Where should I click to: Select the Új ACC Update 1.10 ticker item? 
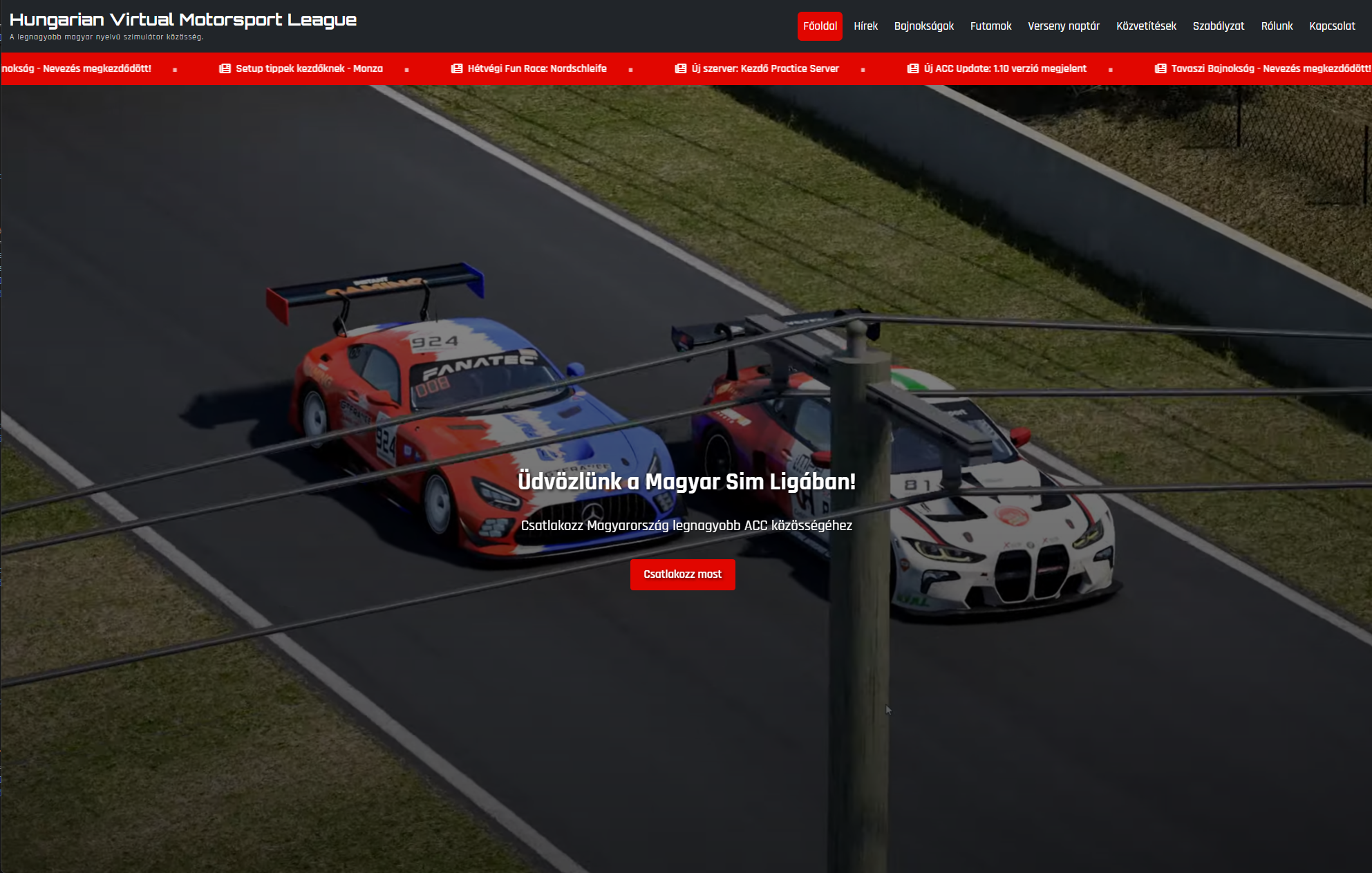coord(1004,68)
